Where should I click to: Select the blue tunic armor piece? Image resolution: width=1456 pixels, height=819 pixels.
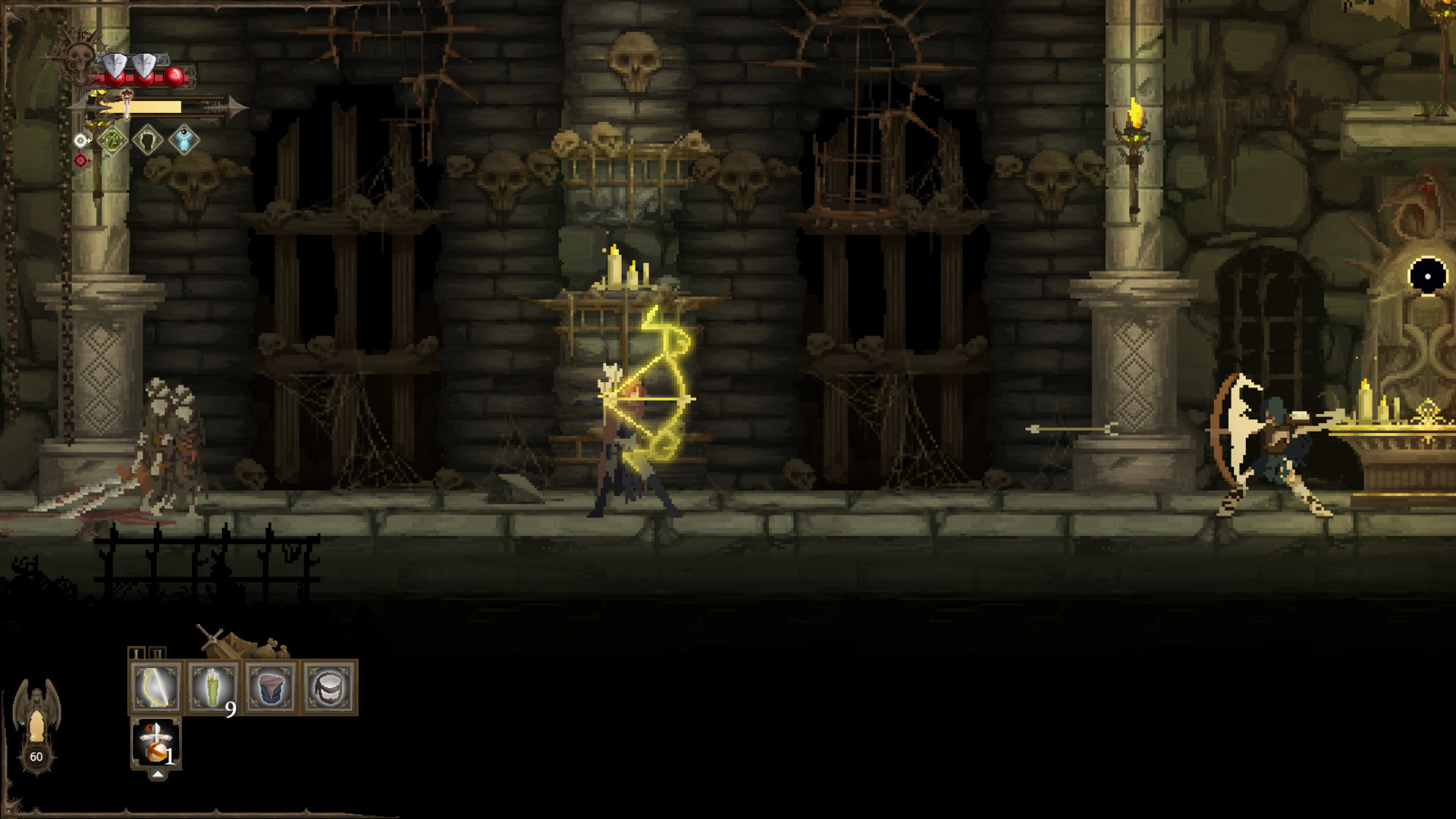(270, 688)
